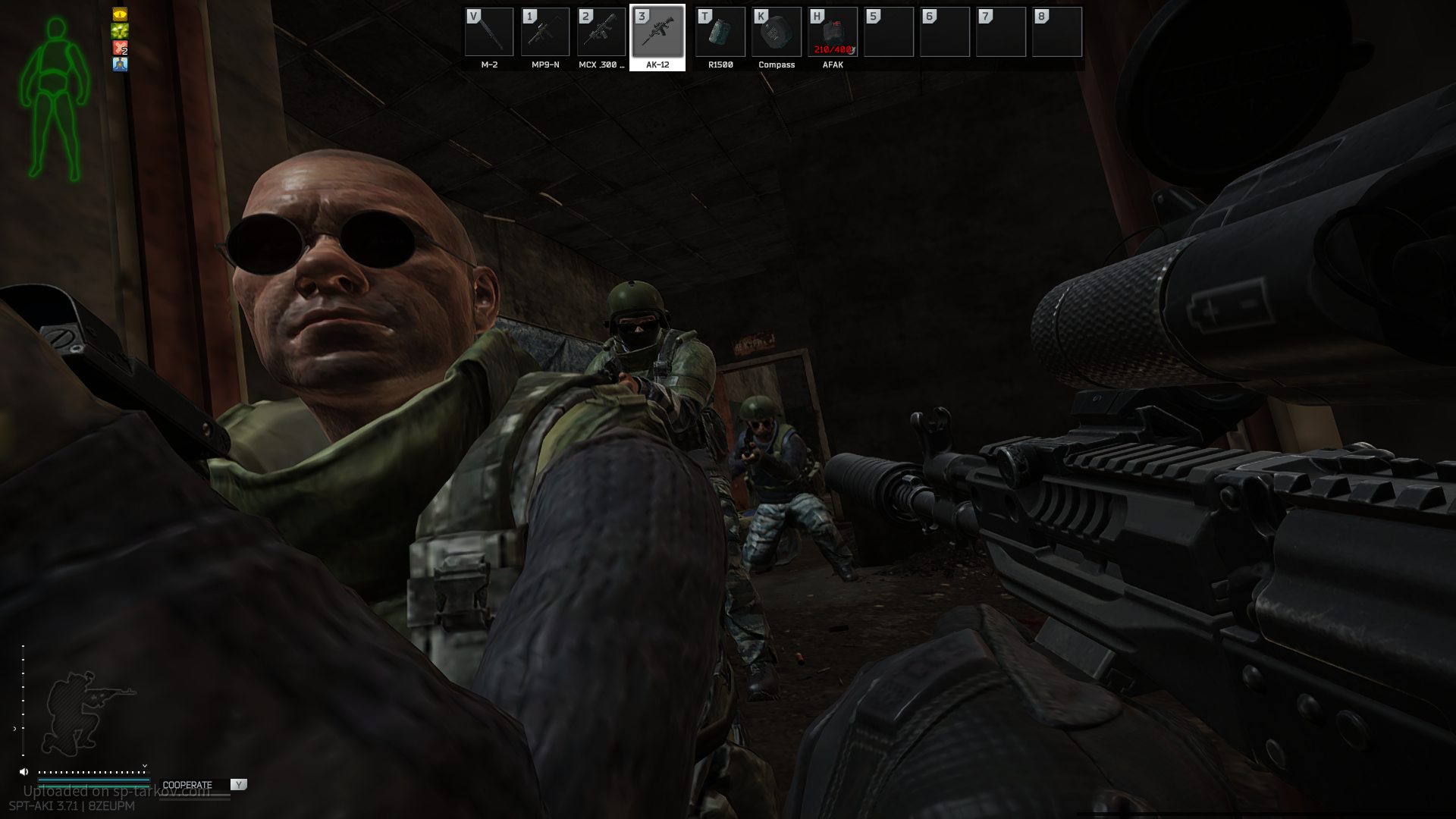
Task: Switch to the MP9-N weapon slot
Action: pyautogui.click(x=545, y=33)
